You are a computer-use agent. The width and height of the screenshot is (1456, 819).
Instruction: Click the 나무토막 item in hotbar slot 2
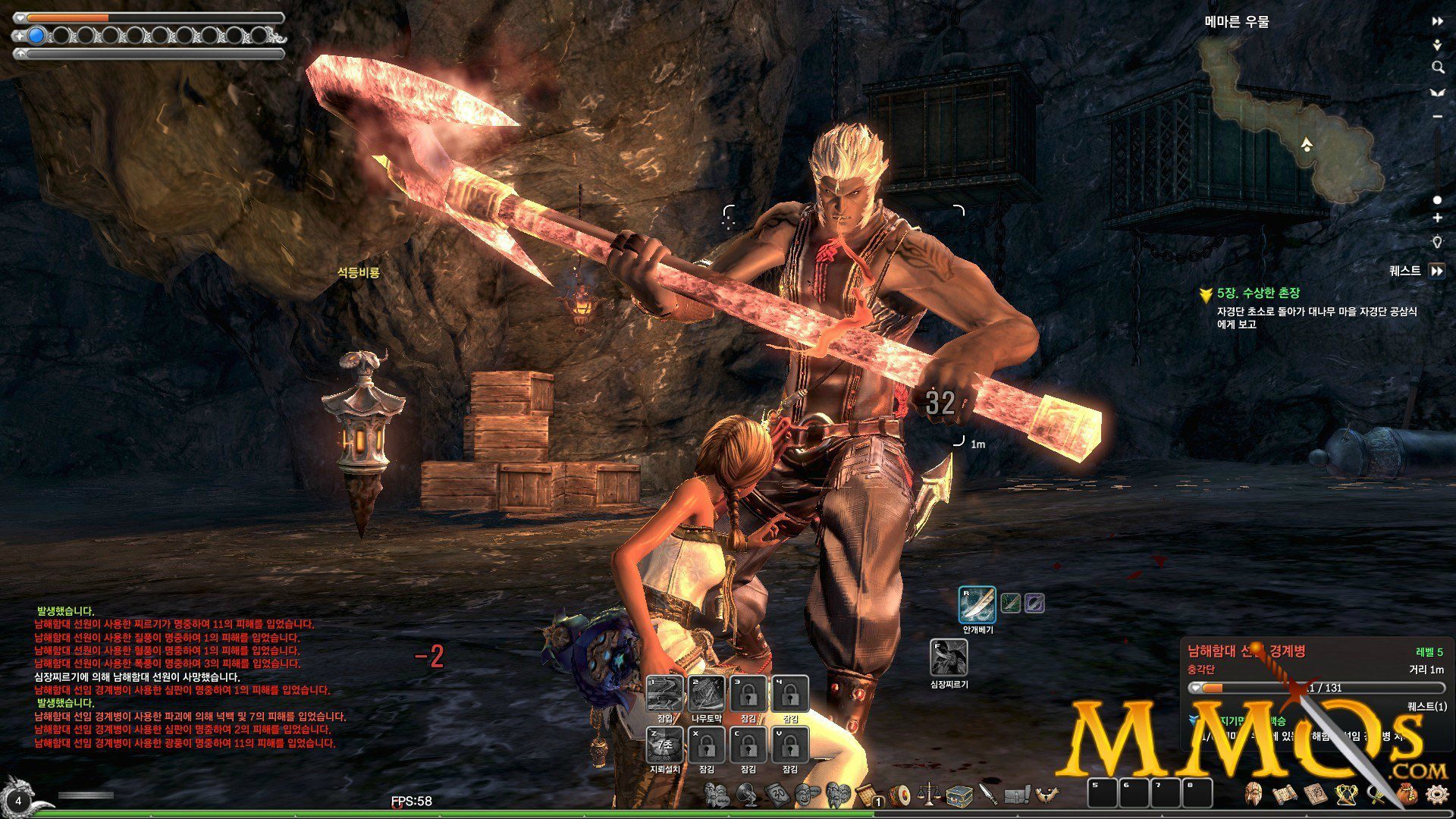(706, 694)
